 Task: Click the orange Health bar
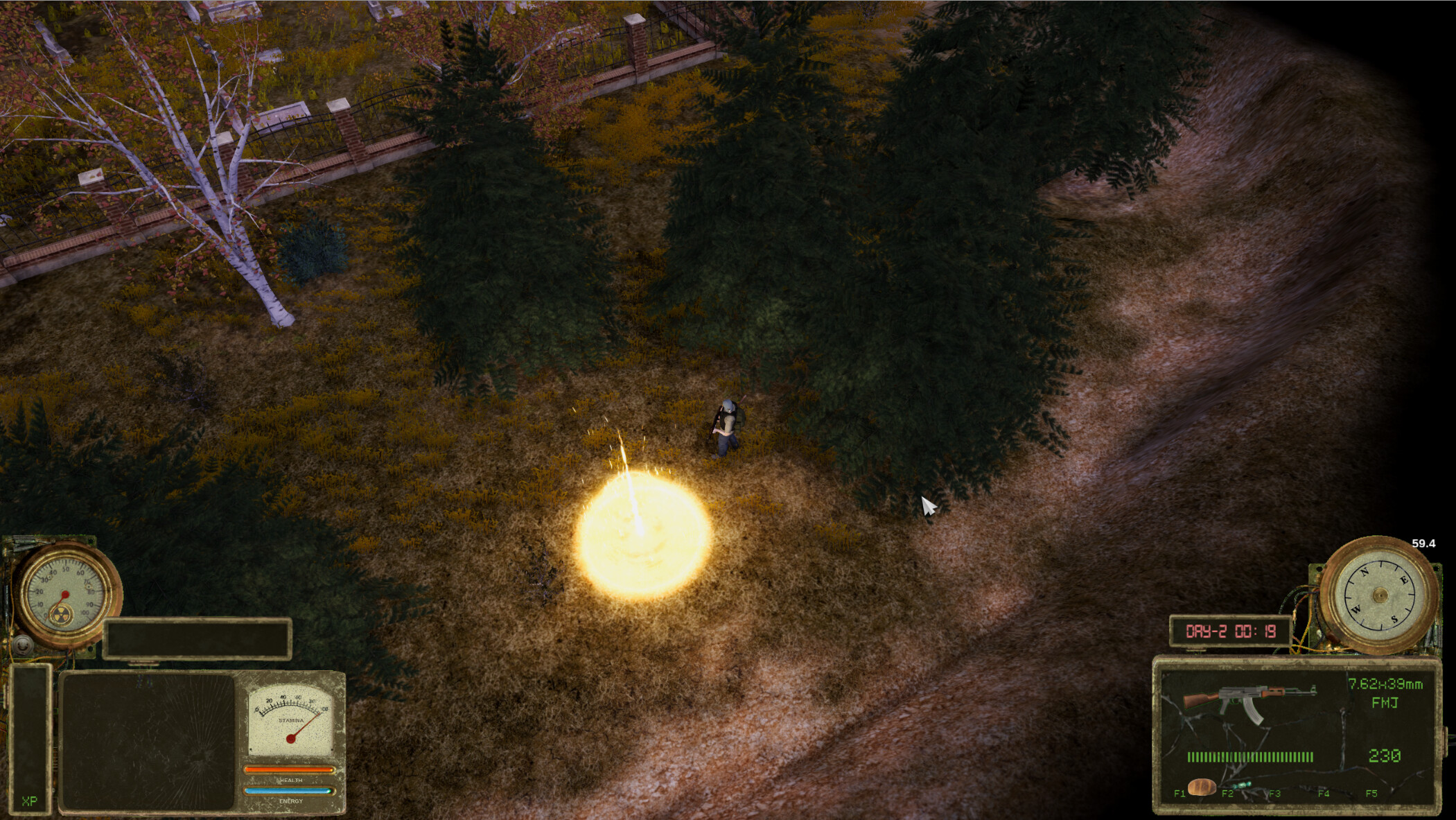(290, 769)
